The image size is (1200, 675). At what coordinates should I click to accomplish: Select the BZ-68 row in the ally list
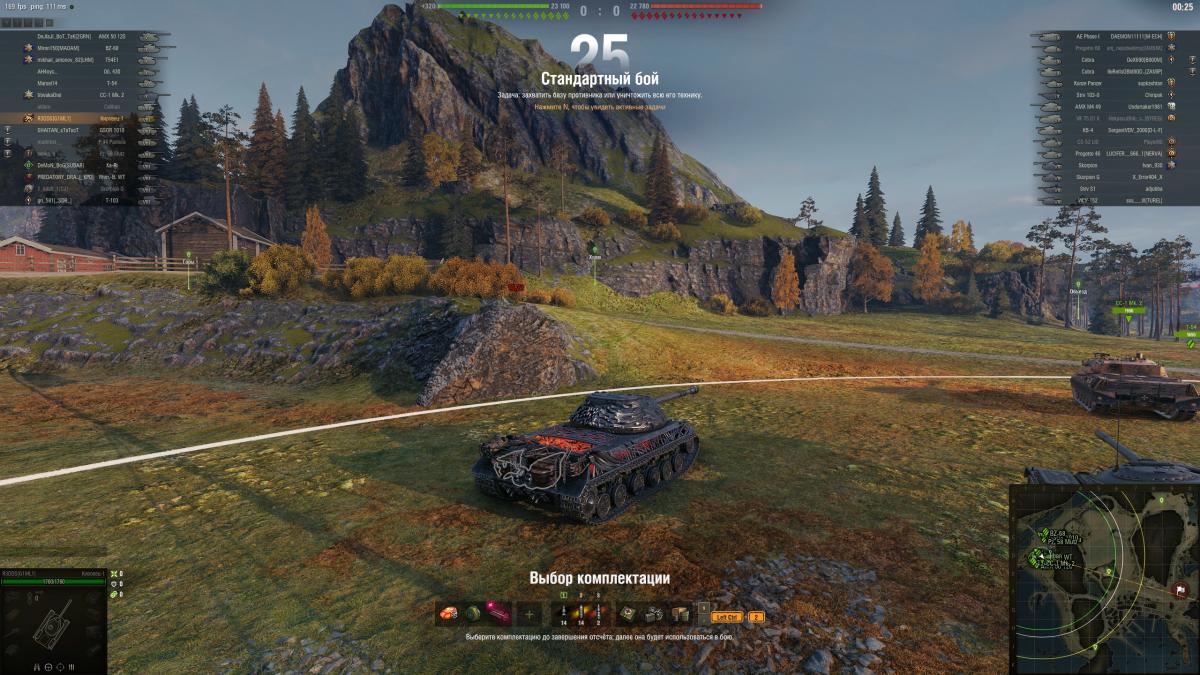pos(90,47)
